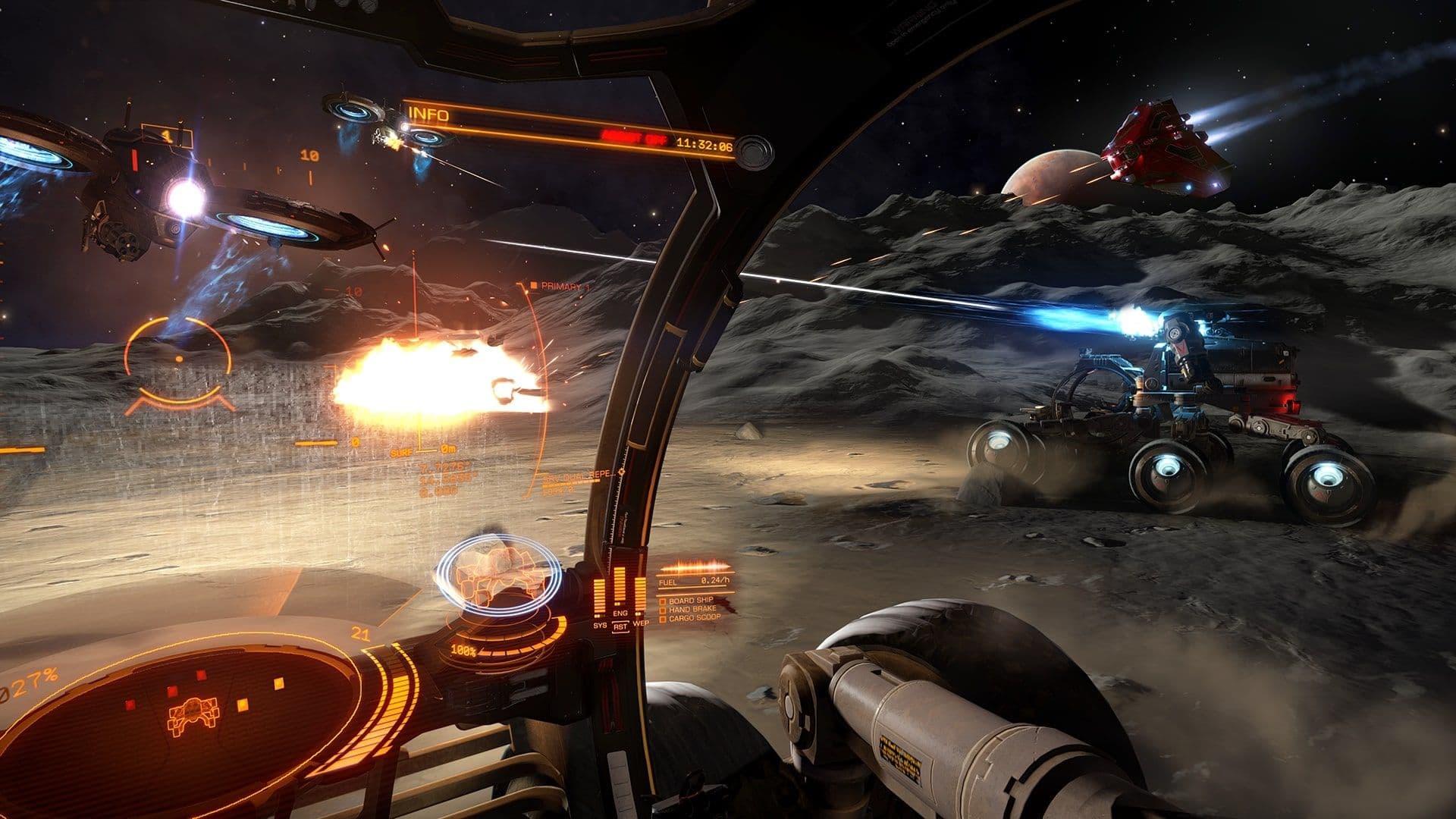The width and height of the screenshot is (1456, 819).
Task: Toggle the CARGO SCOOP checkbox
Action: 664,619
